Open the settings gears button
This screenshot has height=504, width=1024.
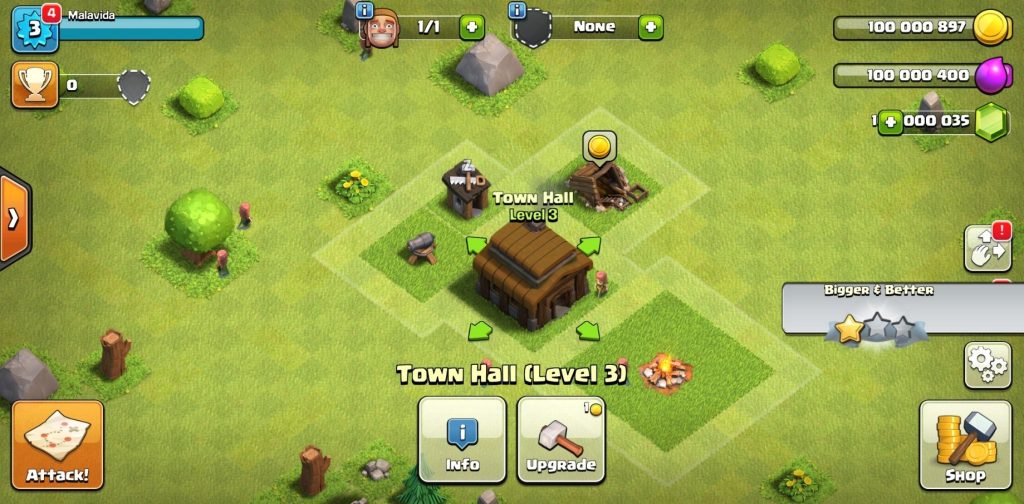tap(986, 365)
